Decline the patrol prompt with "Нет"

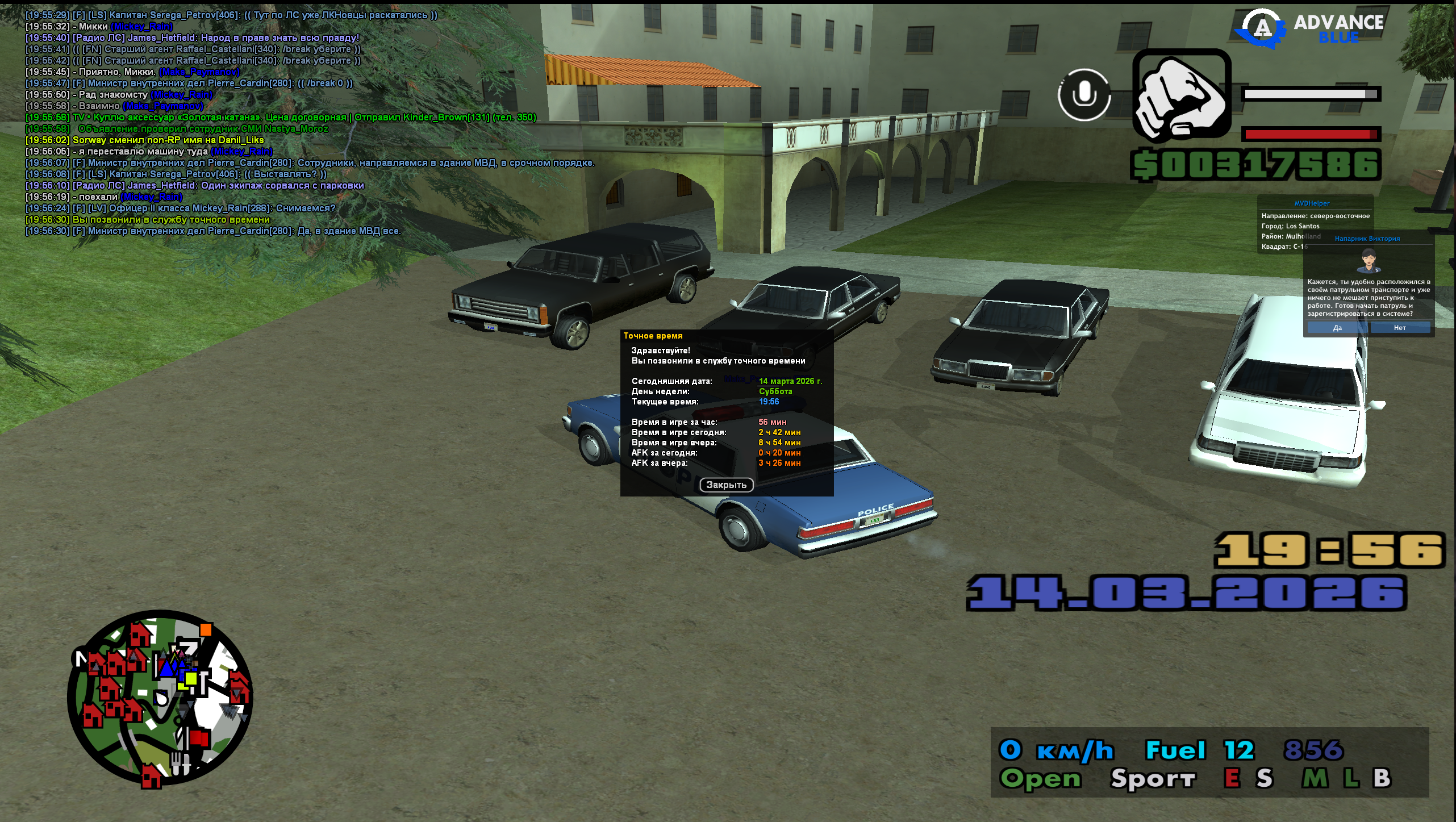pos(1400,328)
